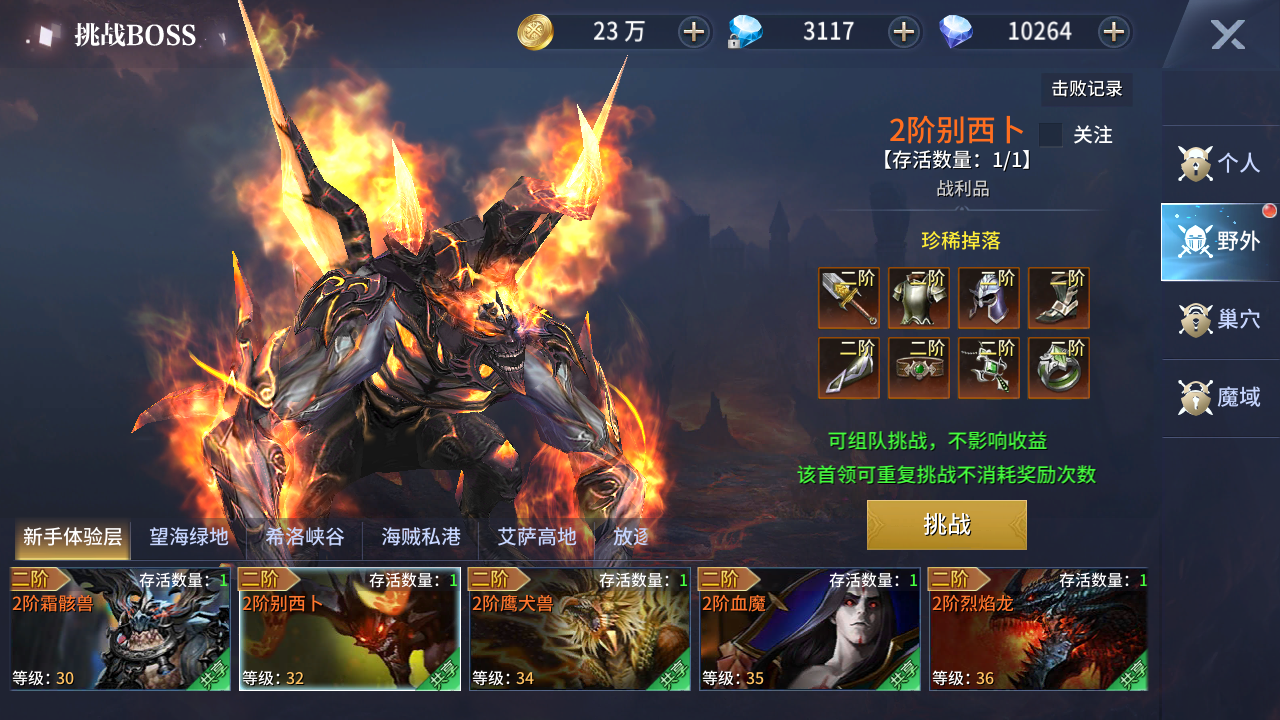
Task: Pick the 2阶血魔 boss card
Action: click(x=810, y=629)
